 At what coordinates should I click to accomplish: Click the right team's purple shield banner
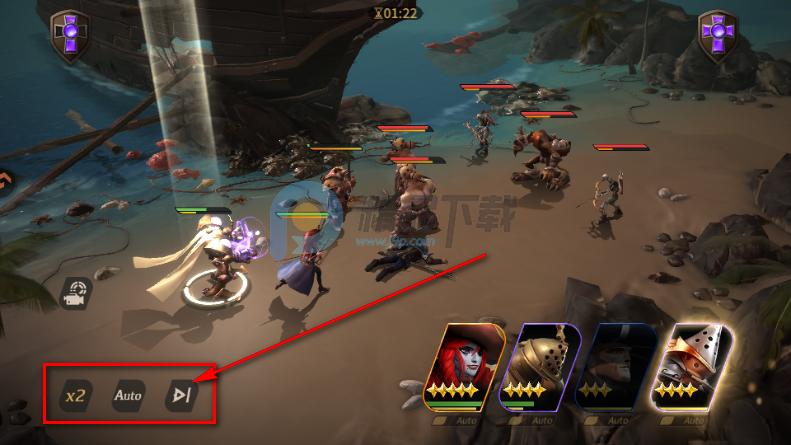click(x=718, y=36)
